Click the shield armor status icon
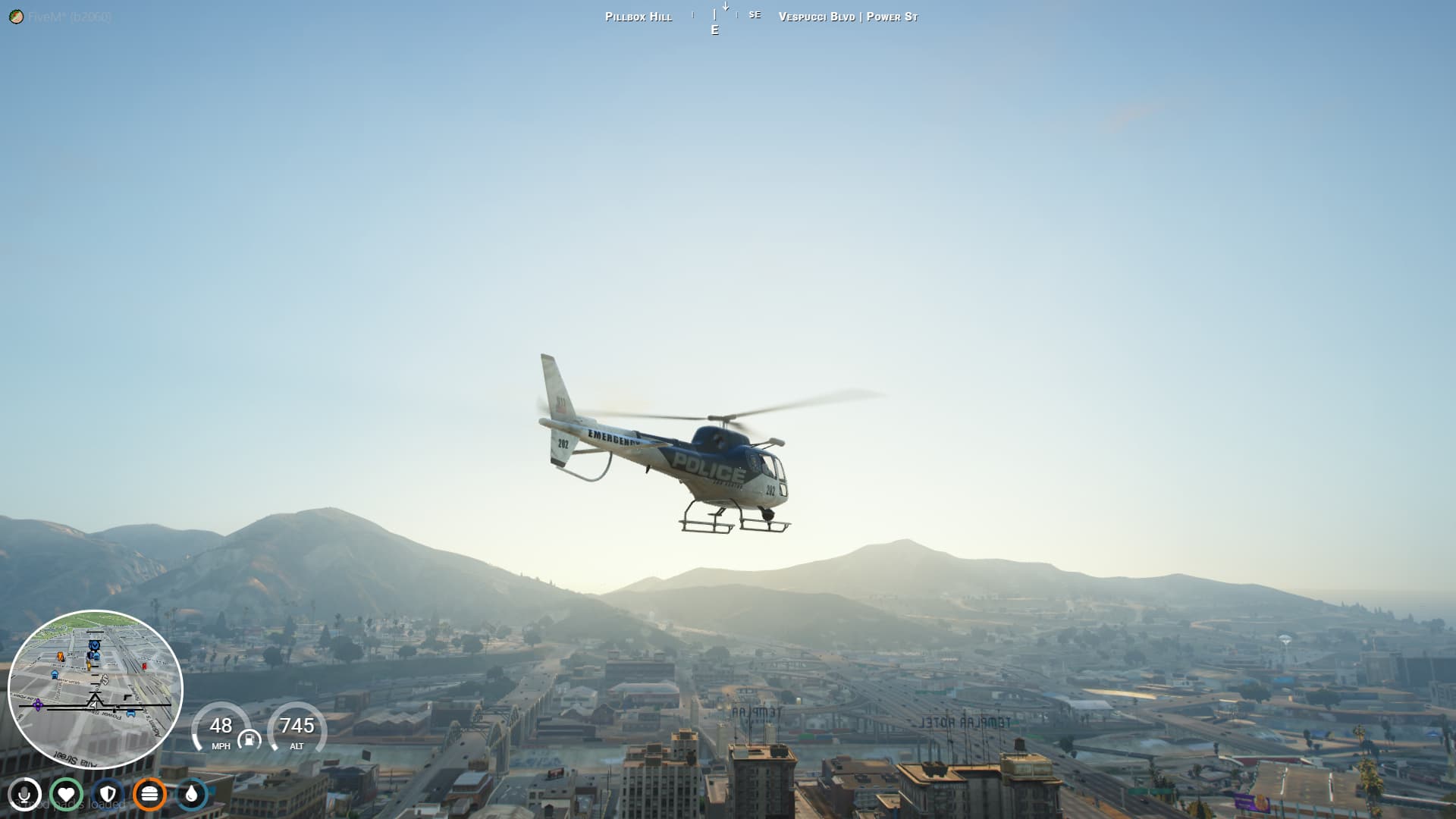This screenshot has width=1456, height=819. [108, 795]
